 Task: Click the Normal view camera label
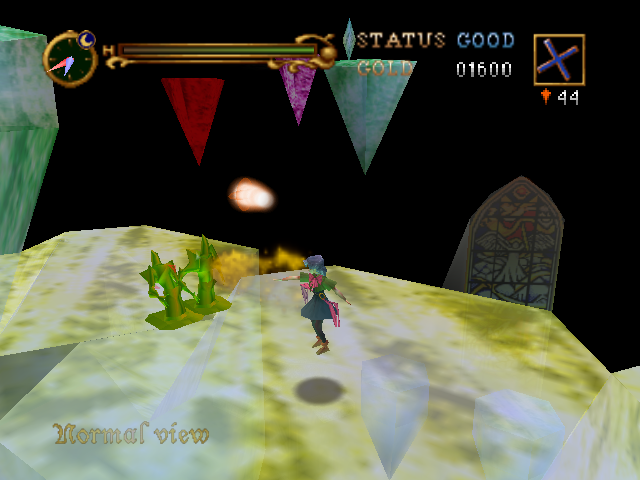(132, 434)
